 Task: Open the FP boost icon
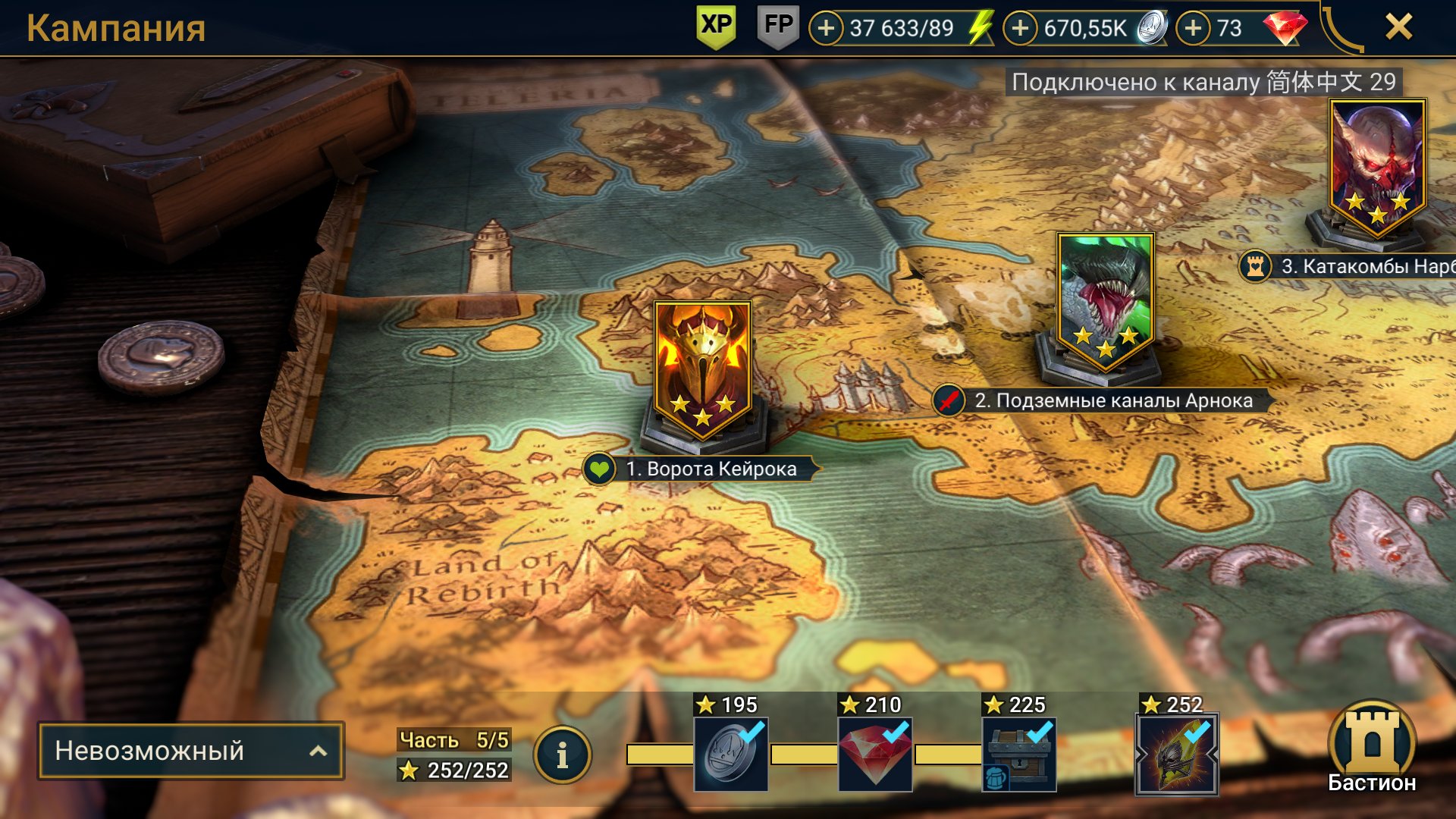pos(778,27)
